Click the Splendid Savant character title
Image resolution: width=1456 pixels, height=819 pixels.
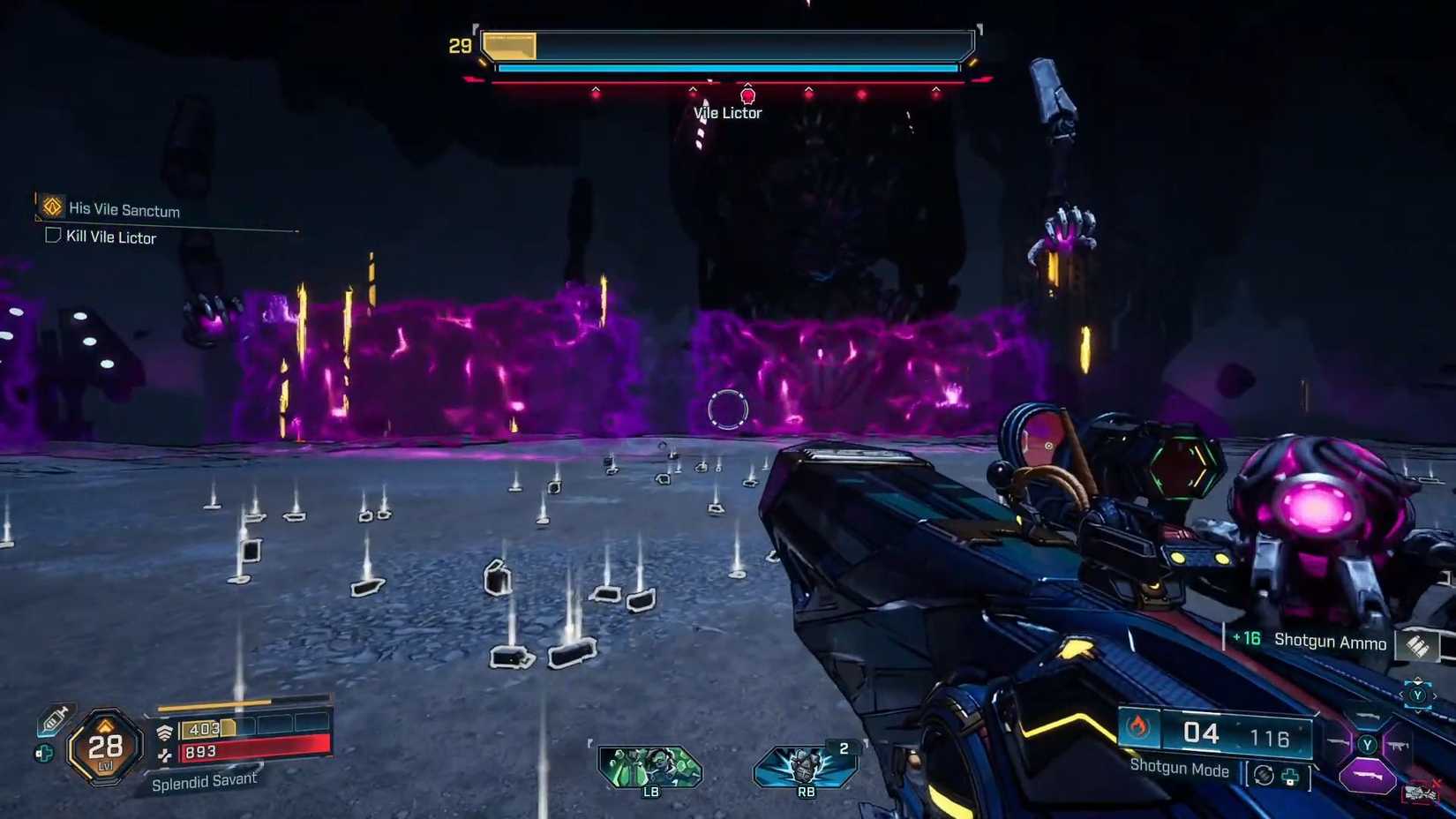click(206, 780)
